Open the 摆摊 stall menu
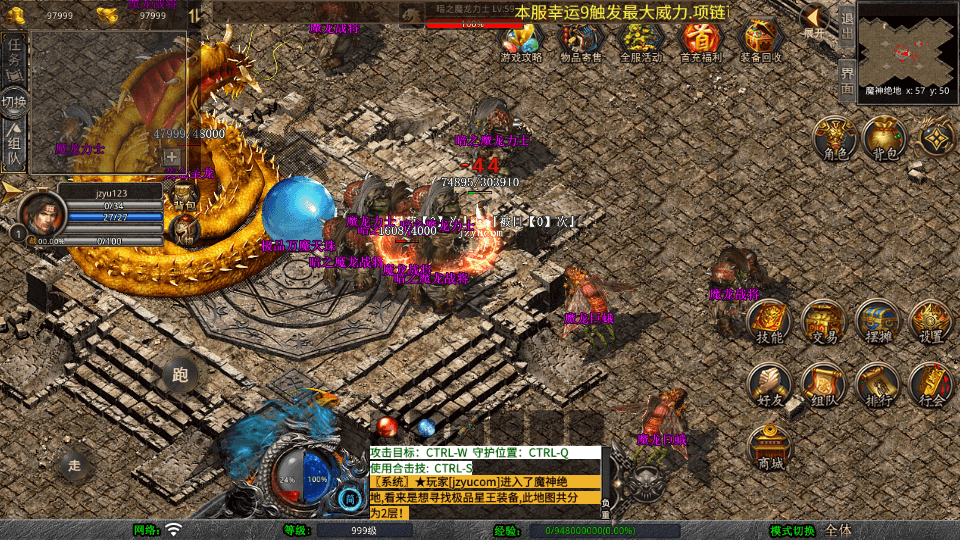This screenshot has width=960, height=540. pyautogui.click(x=878, y=320)
